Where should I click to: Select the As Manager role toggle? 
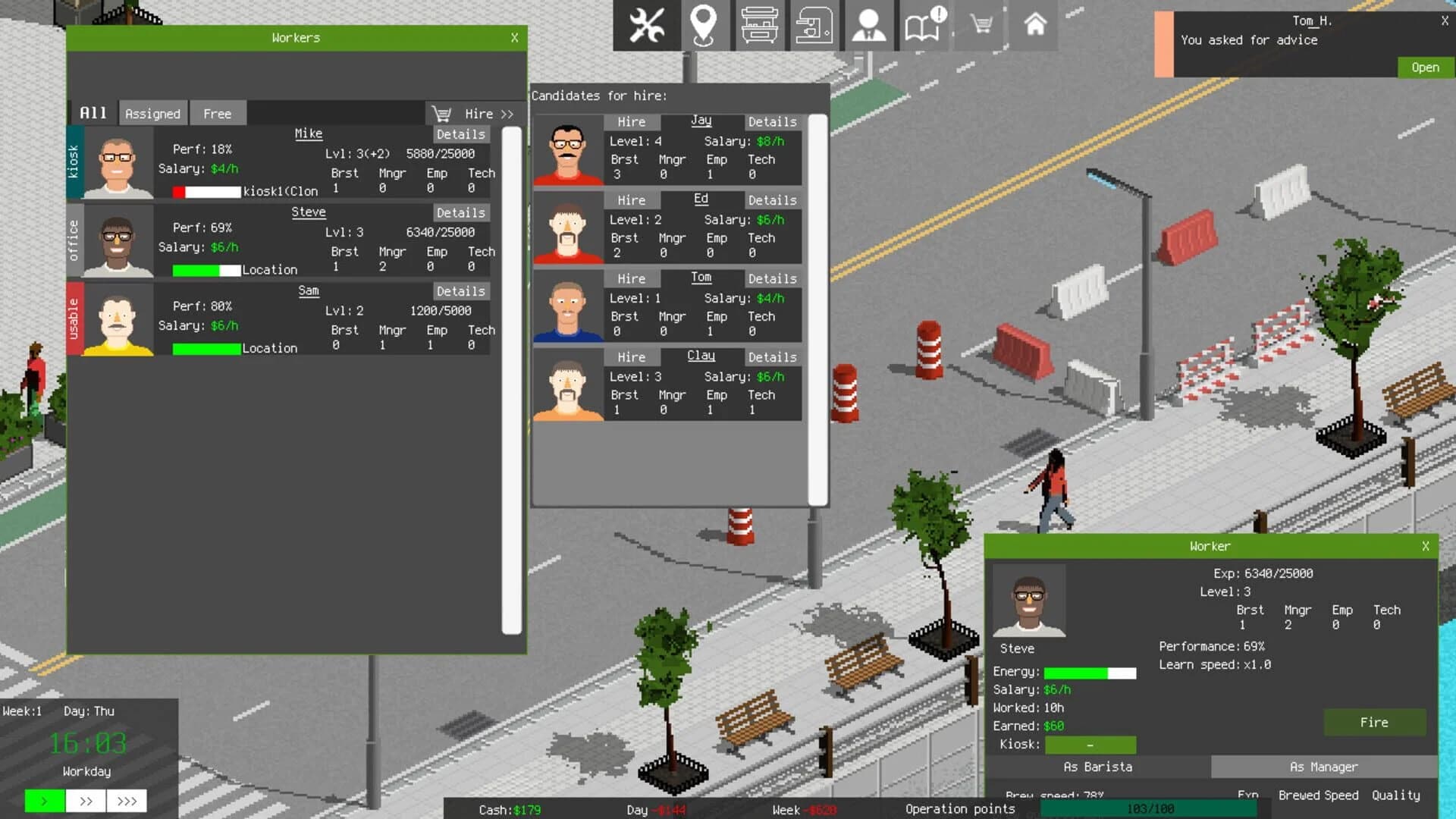pos(1325,767)
